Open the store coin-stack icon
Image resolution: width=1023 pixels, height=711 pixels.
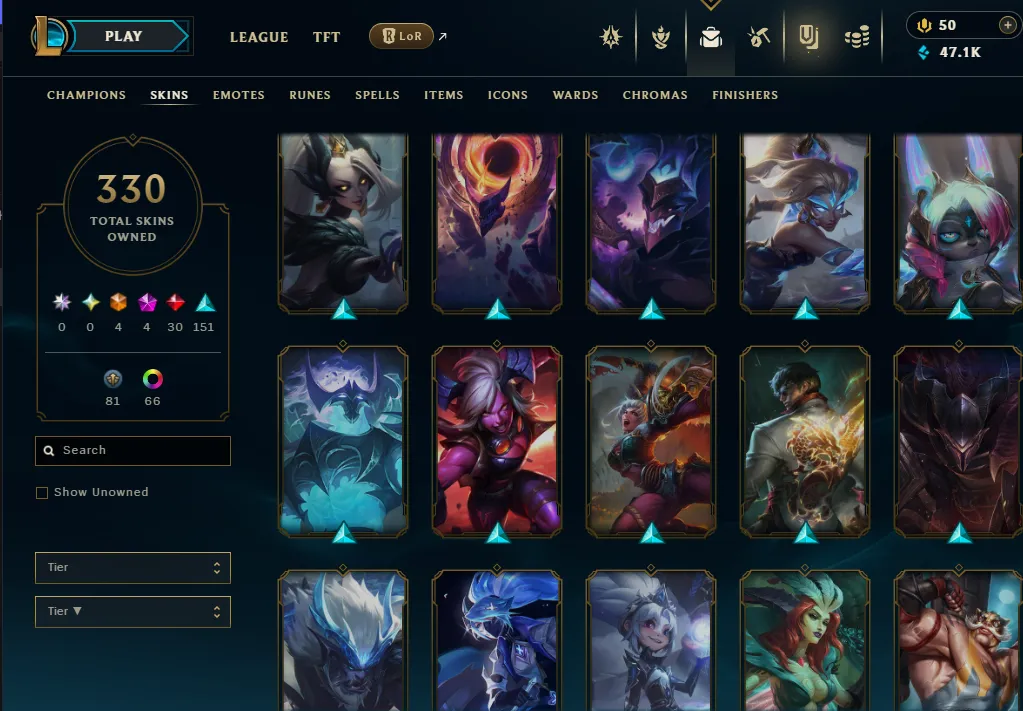pos(857,38)
